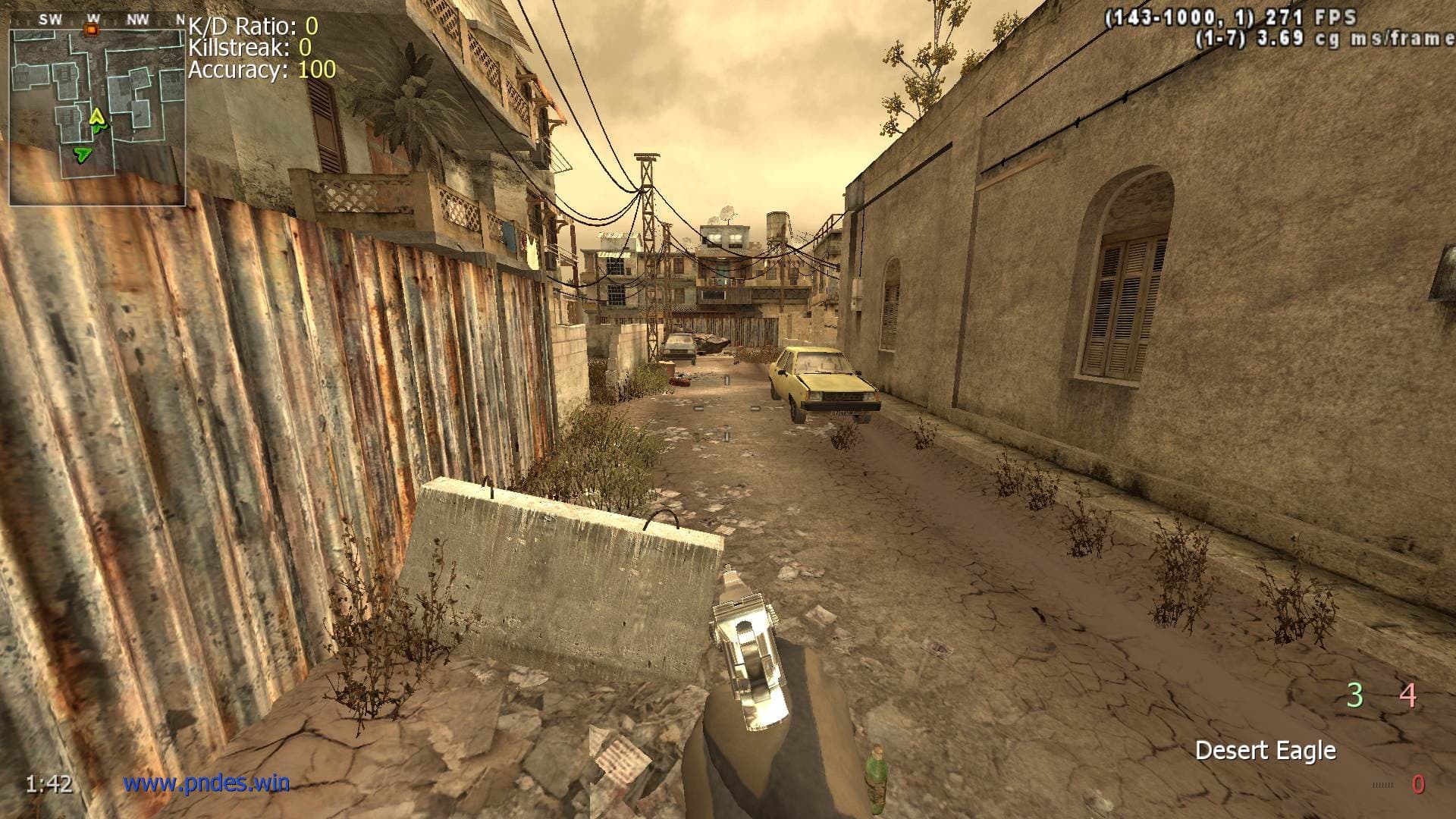Select the green teammate arrow on the minimap
Screen dimensions: 1456x819
pos(81,155)
